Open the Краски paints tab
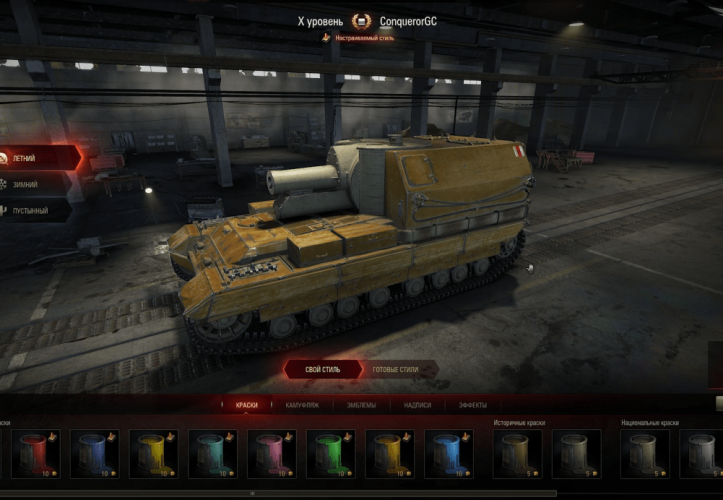The width and height of the screenshot is (723, 500). coord(246,405)
